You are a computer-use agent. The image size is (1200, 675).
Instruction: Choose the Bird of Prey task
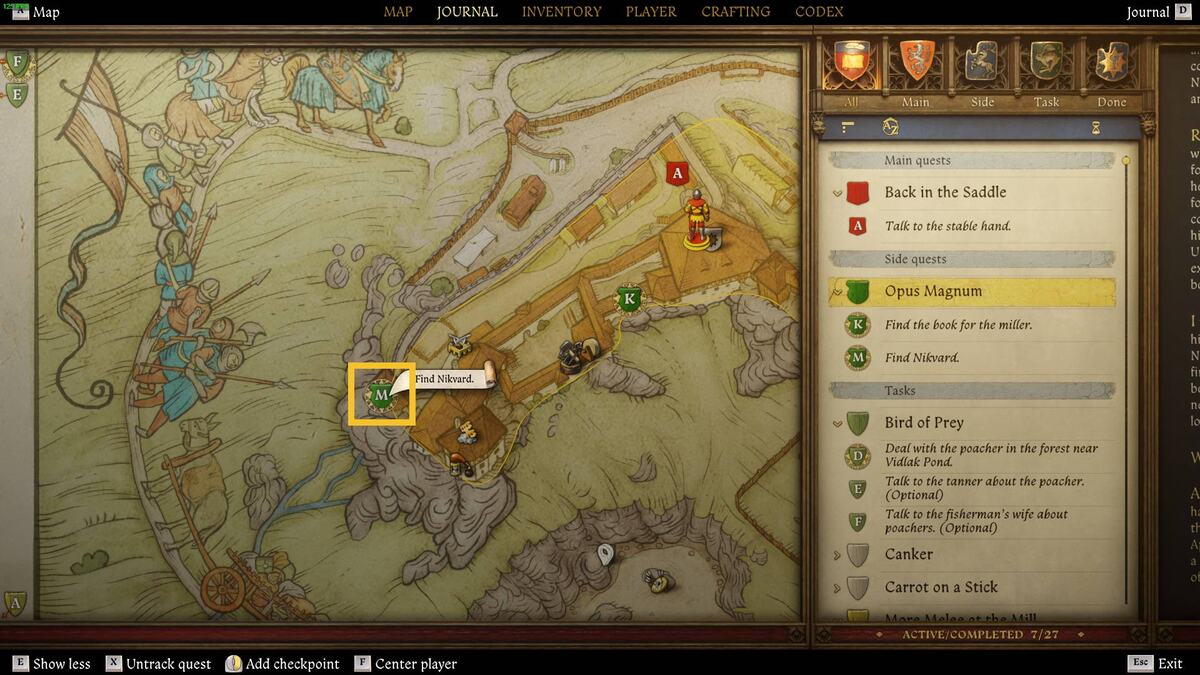[x=923, y=422]
